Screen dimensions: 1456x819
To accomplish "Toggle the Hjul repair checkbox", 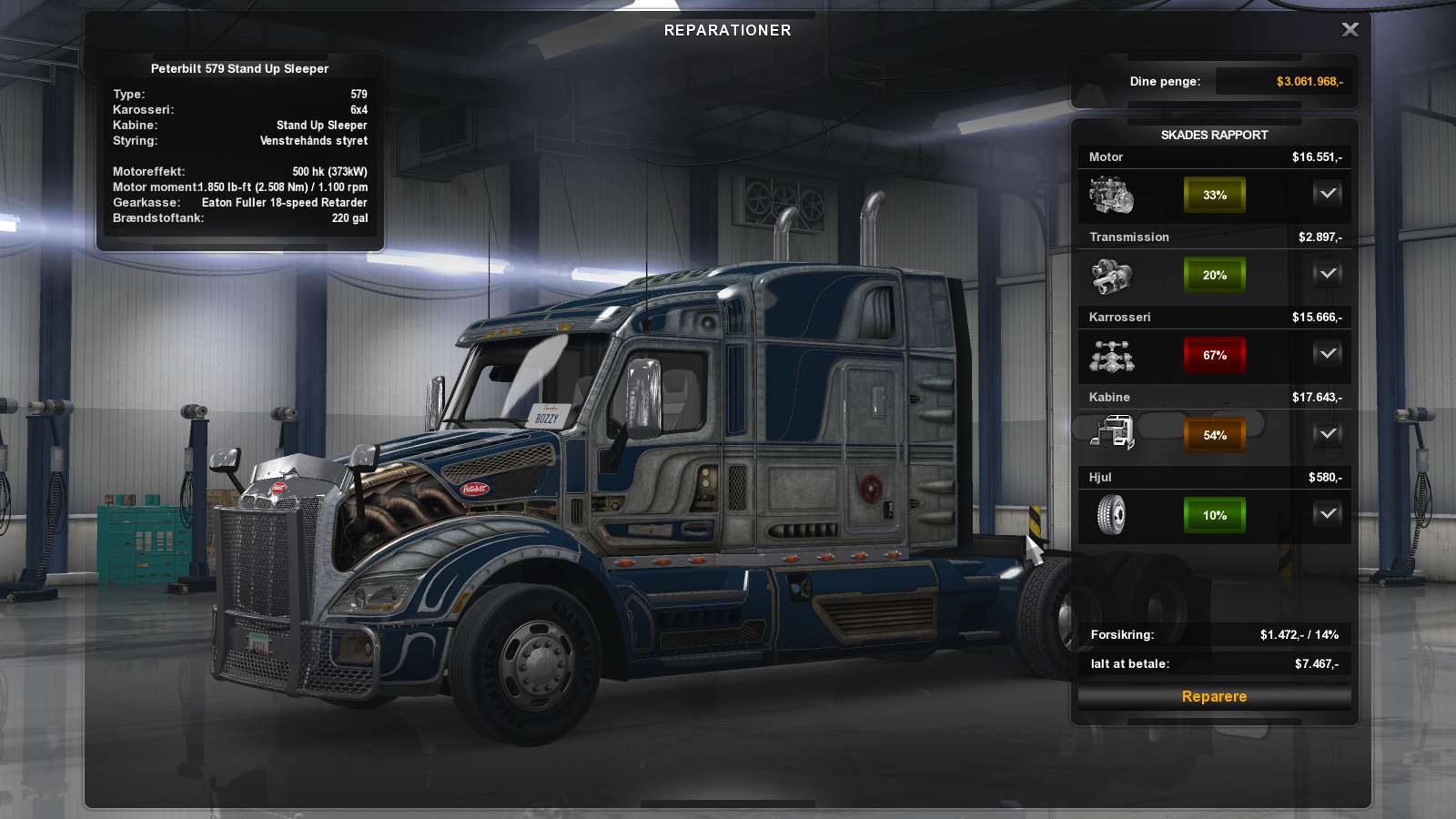I will click(x=1328, y=514).
